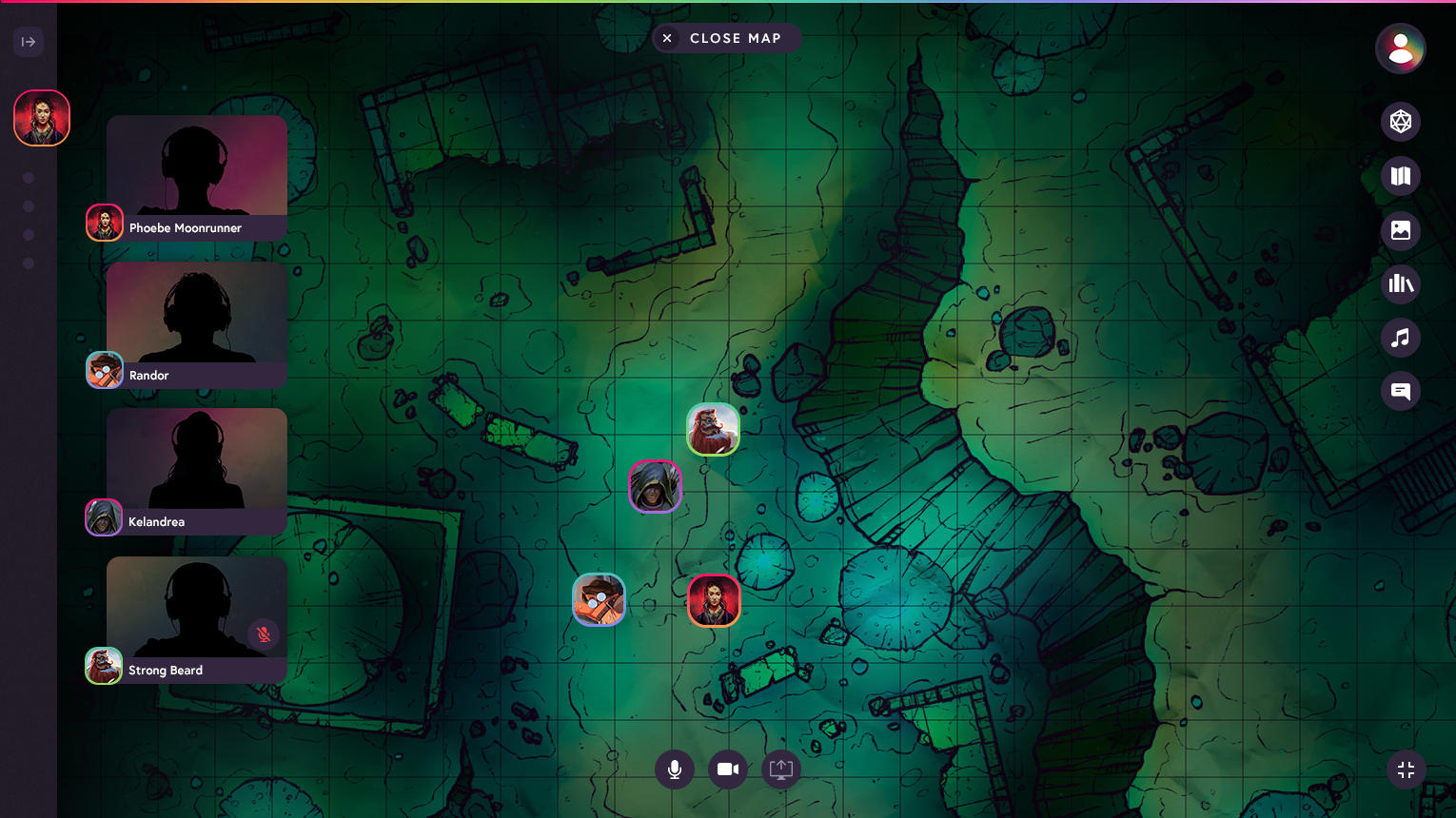Toggle the microphone

[675, 769]
